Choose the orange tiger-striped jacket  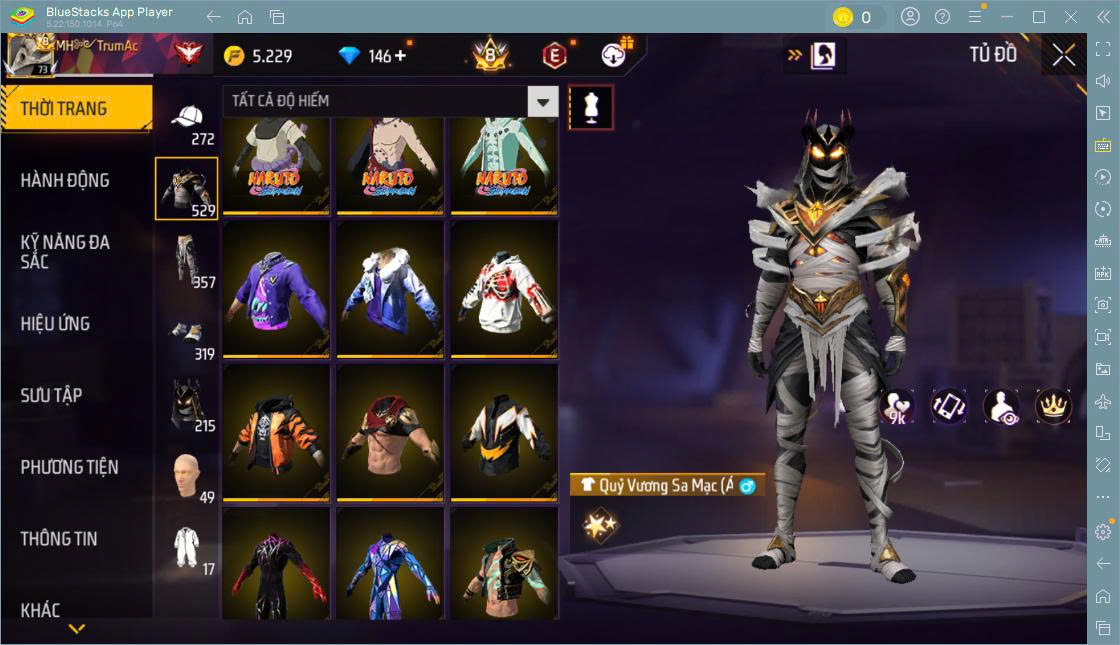coord(276,431)
